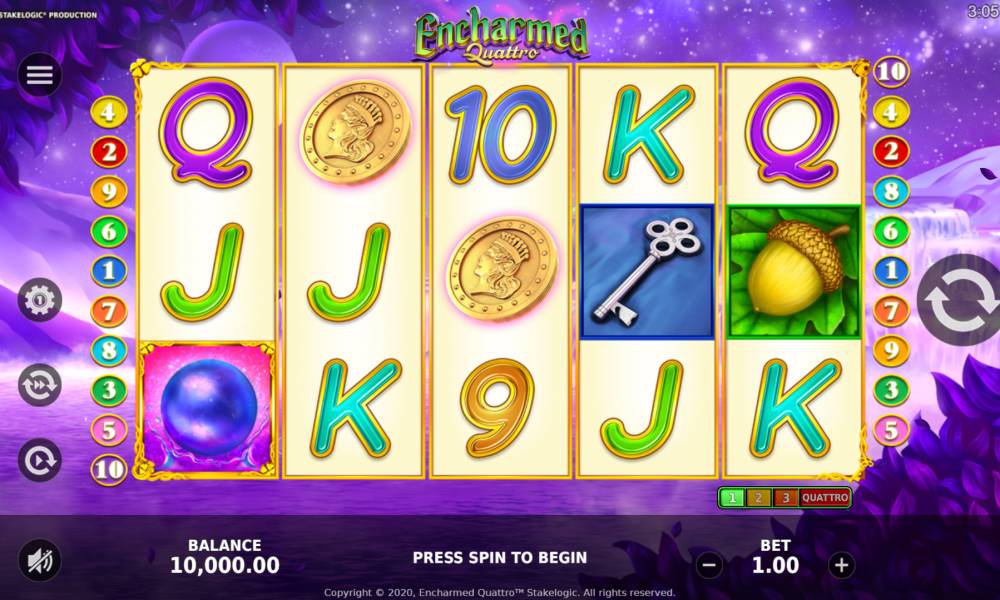Select the level 3 tab
This screenshot has height=600, width=1000.
click(785, 497)
